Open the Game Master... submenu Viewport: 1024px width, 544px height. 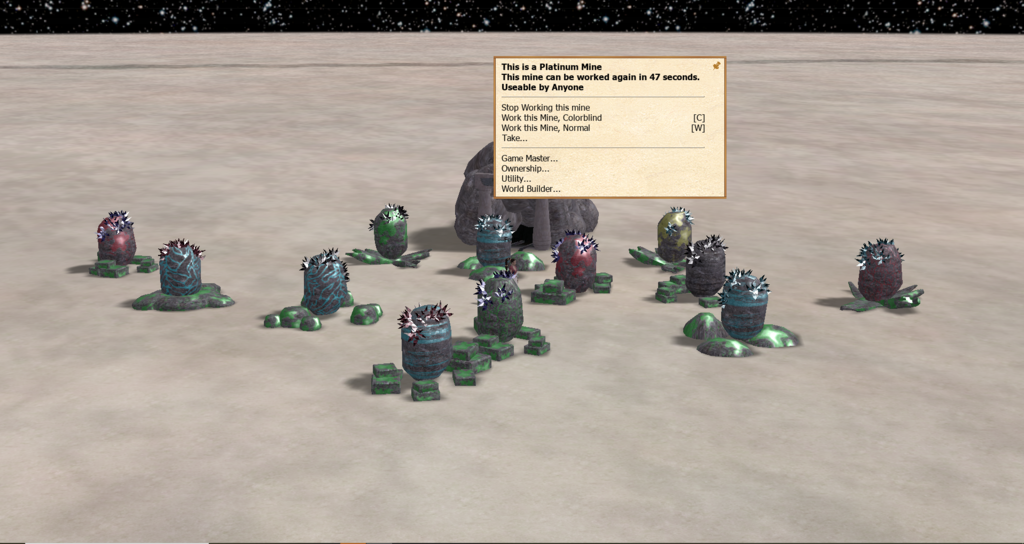pos(529,158)
